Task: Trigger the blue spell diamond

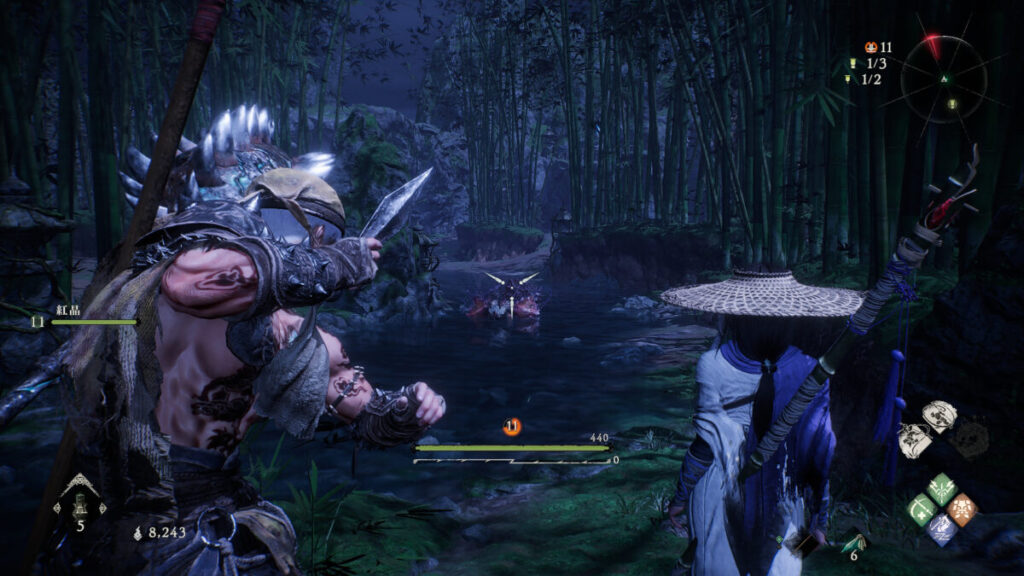Action: (x=941, y=529)
